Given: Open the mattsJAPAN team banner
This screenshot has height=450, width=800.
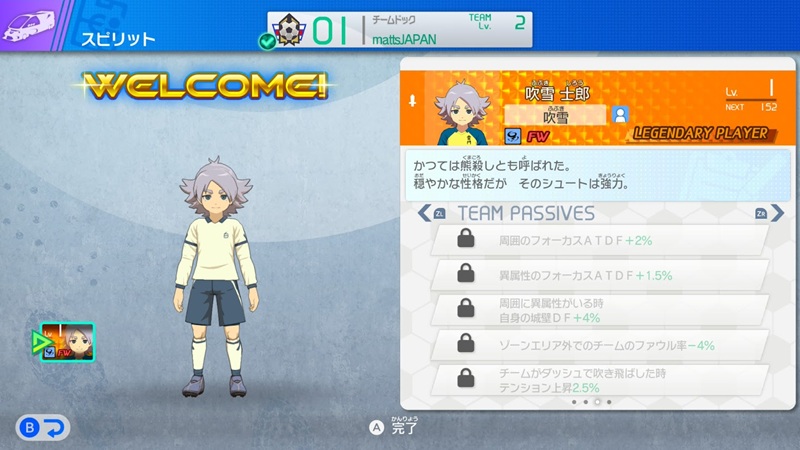Looking at the screenshot, I should coord(398,29).
